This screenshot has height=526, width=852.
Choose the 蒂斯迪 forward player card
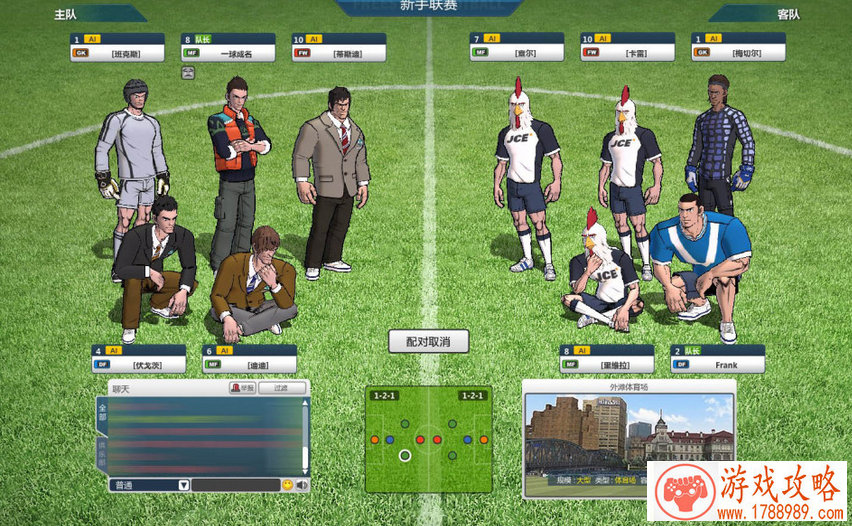(x=338, y=47)
